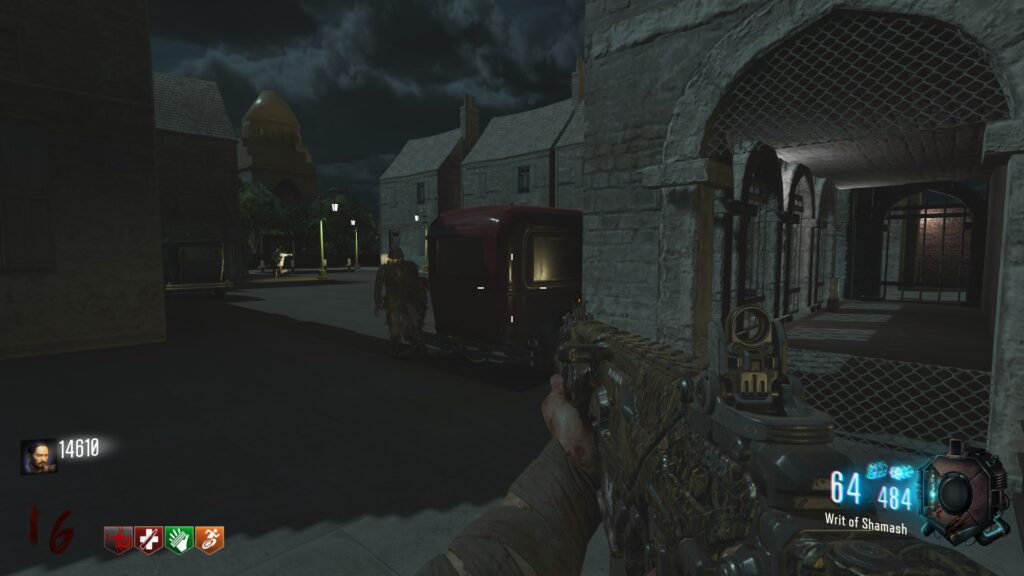The image size is (1024, 576).
Task: Click the player character portrait
Action: tap(38, 456)
